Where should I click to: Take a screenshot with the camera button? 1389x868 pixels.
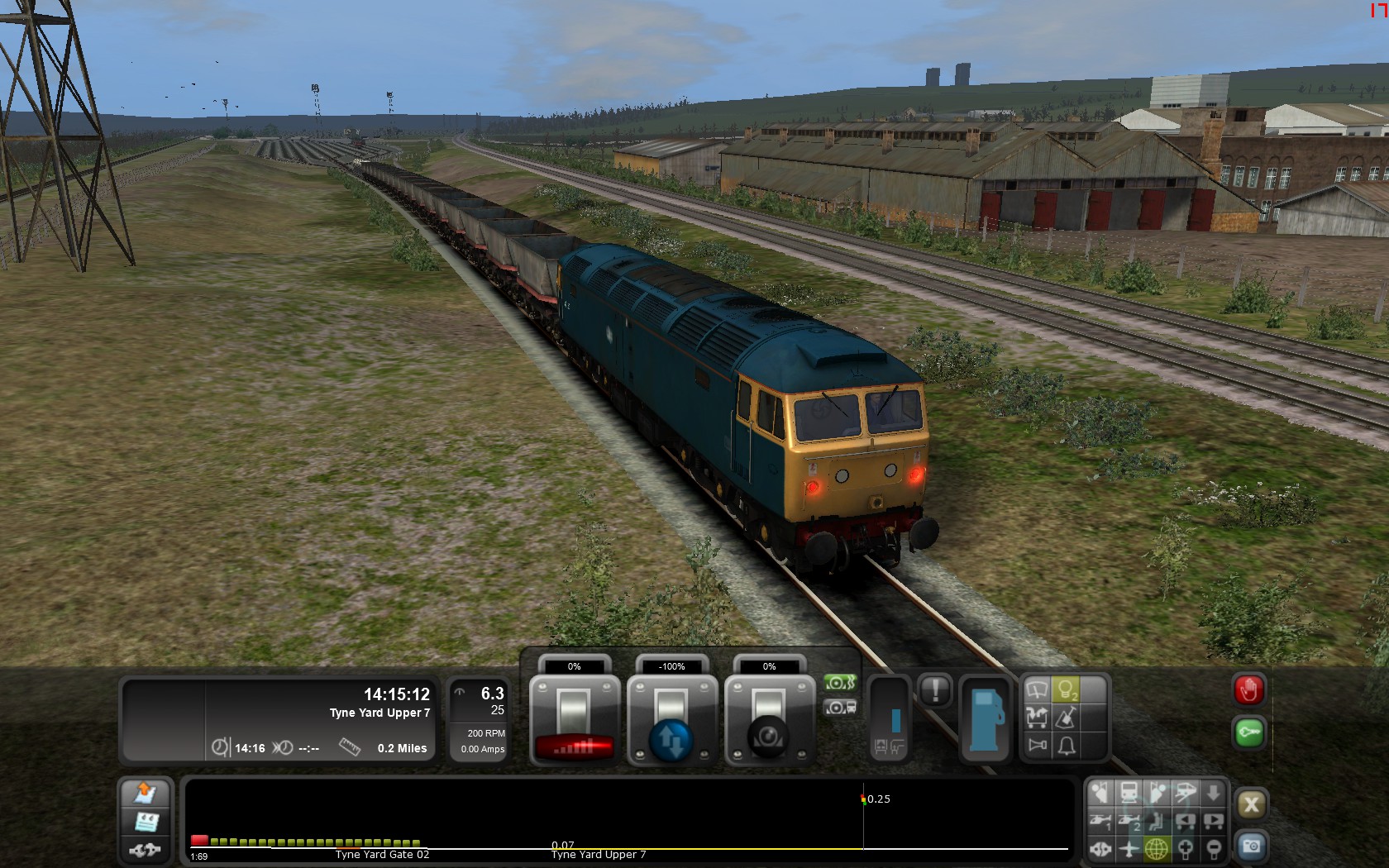[1251, 847]
